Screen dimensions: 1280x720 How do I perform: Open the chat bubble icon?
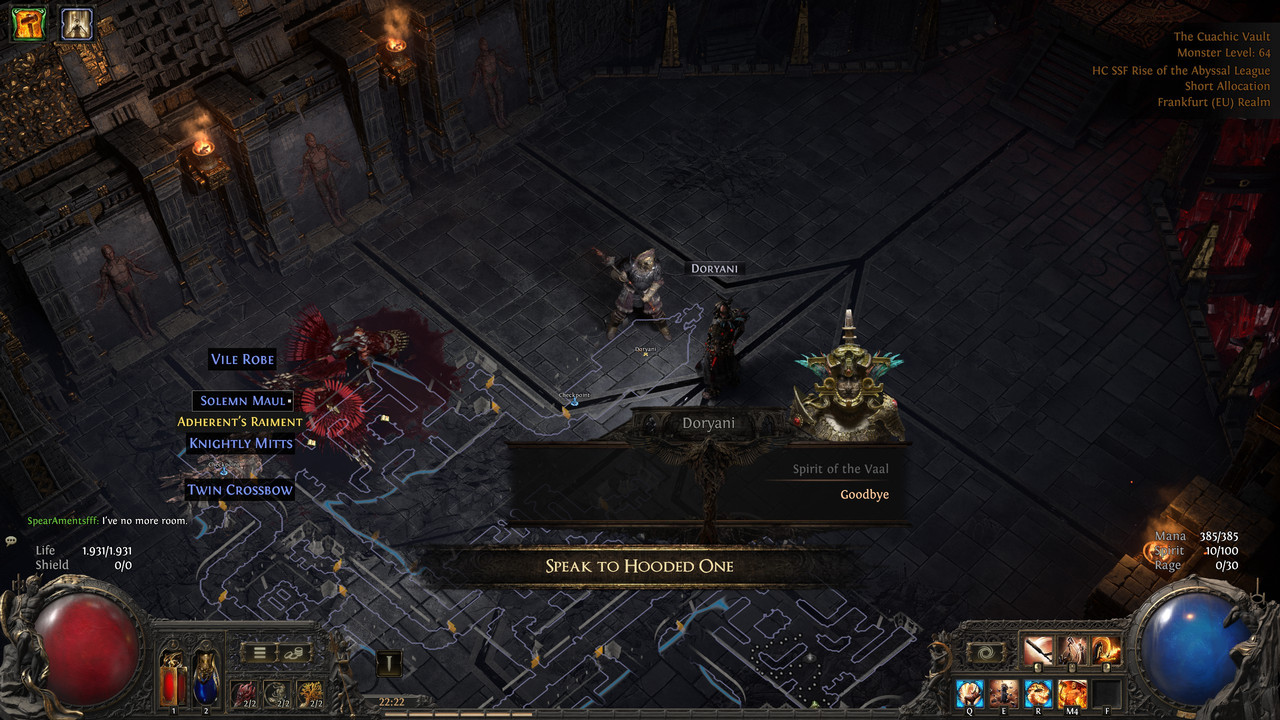click(11, 540)
